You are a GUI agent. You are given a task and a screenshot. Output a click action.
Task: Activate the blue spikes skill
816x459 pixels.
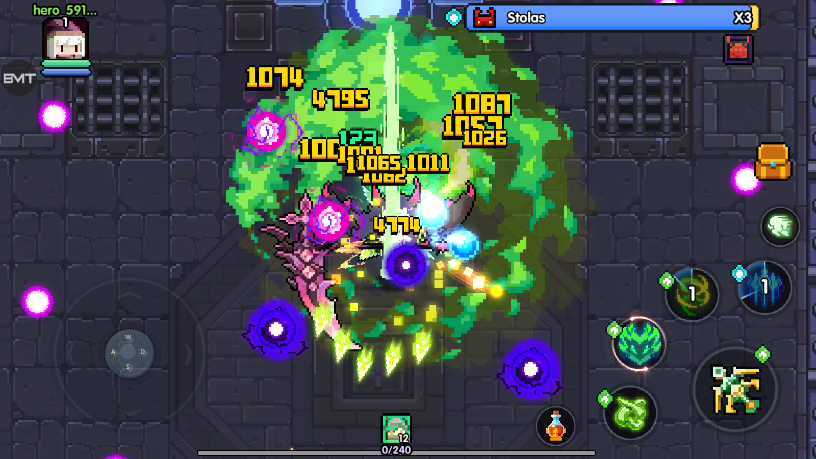click(x=764, y=287)
